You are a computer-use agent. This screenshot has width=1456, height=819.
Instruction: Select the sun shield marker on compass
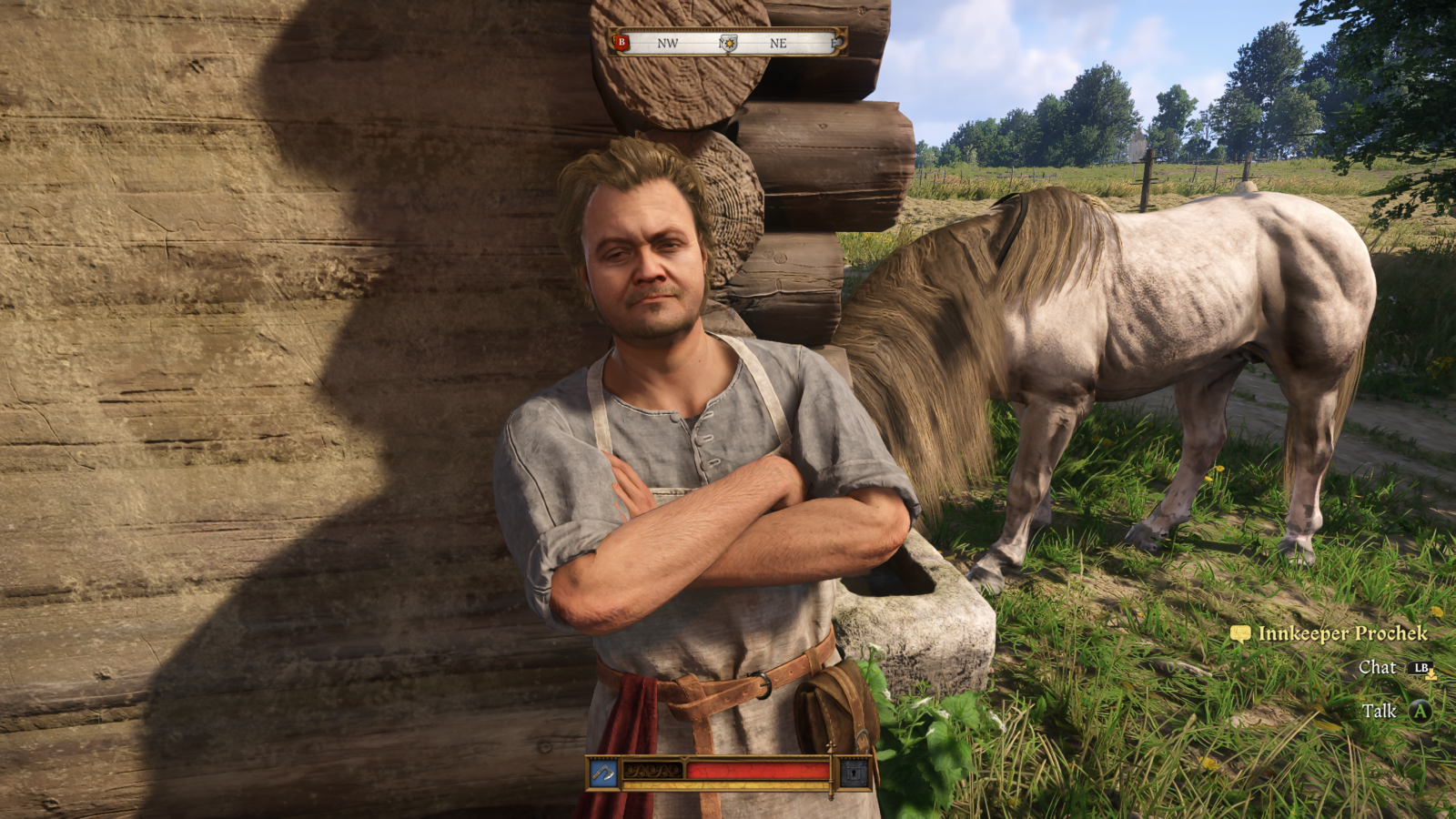[x=728, y=43]
